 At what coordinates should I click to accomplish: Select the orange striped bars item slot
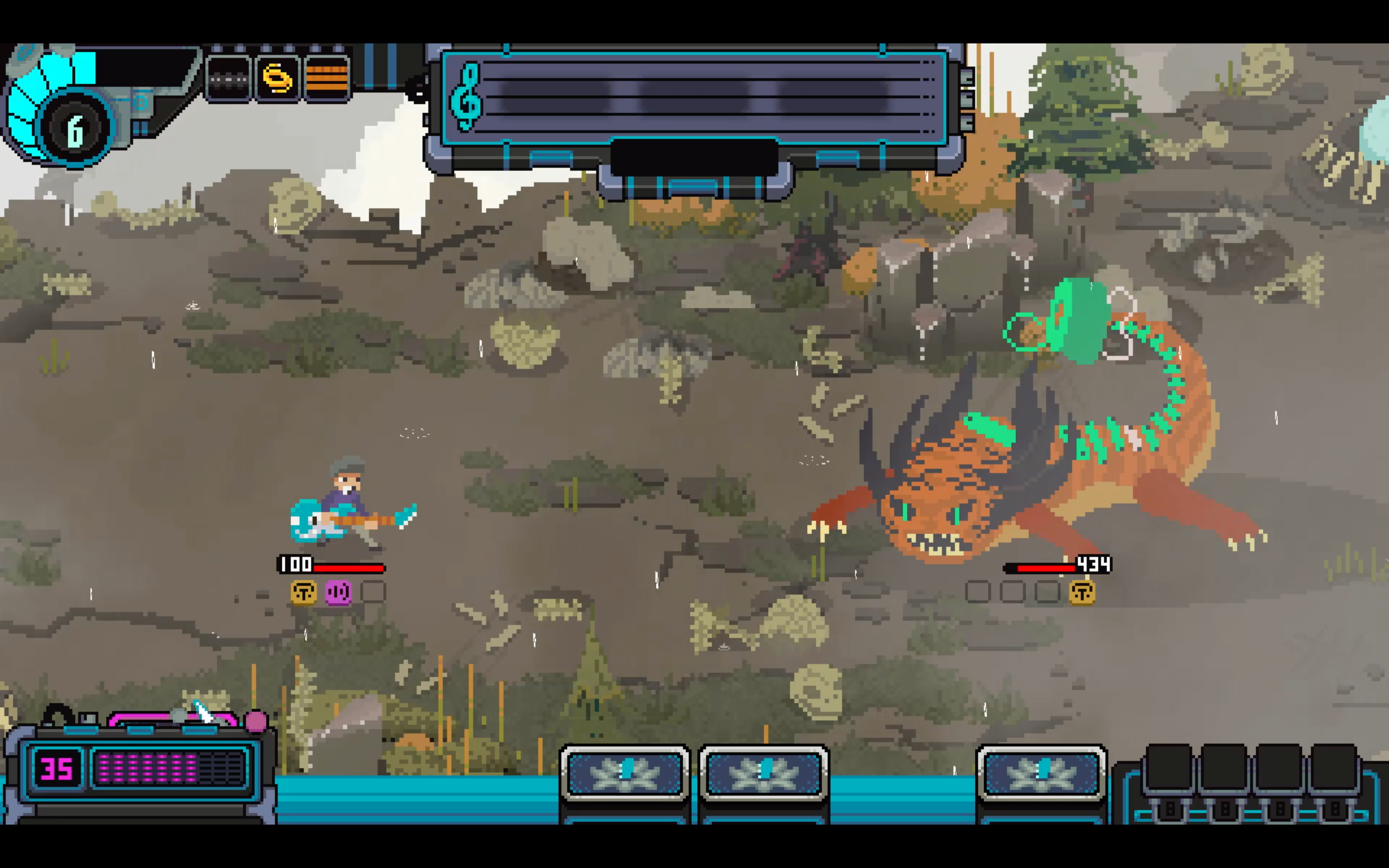327,78
